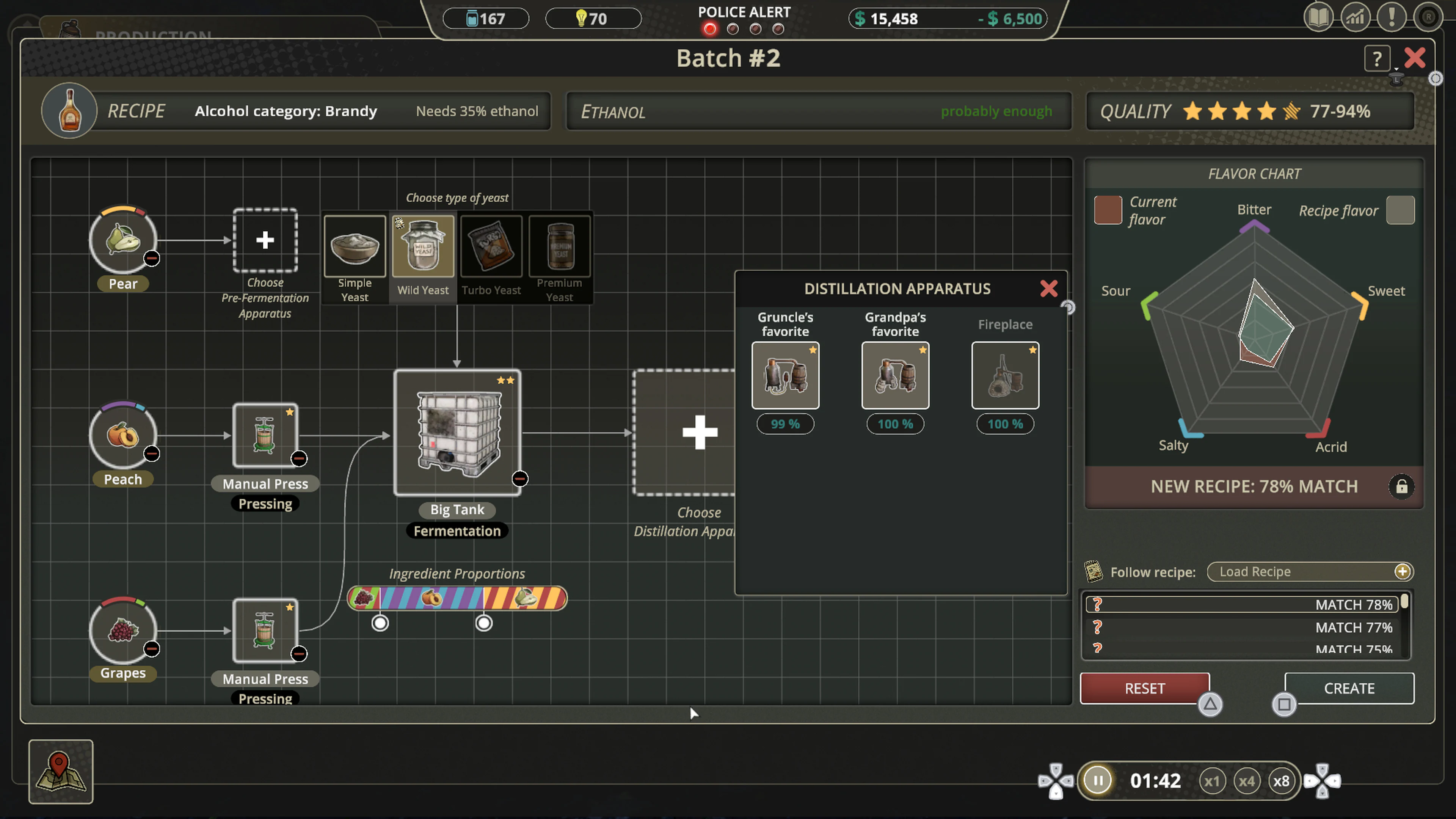Screen dimensions: 1456x819
Task: Click the plus next to Load Recipe
Action: pos(1402,571)
